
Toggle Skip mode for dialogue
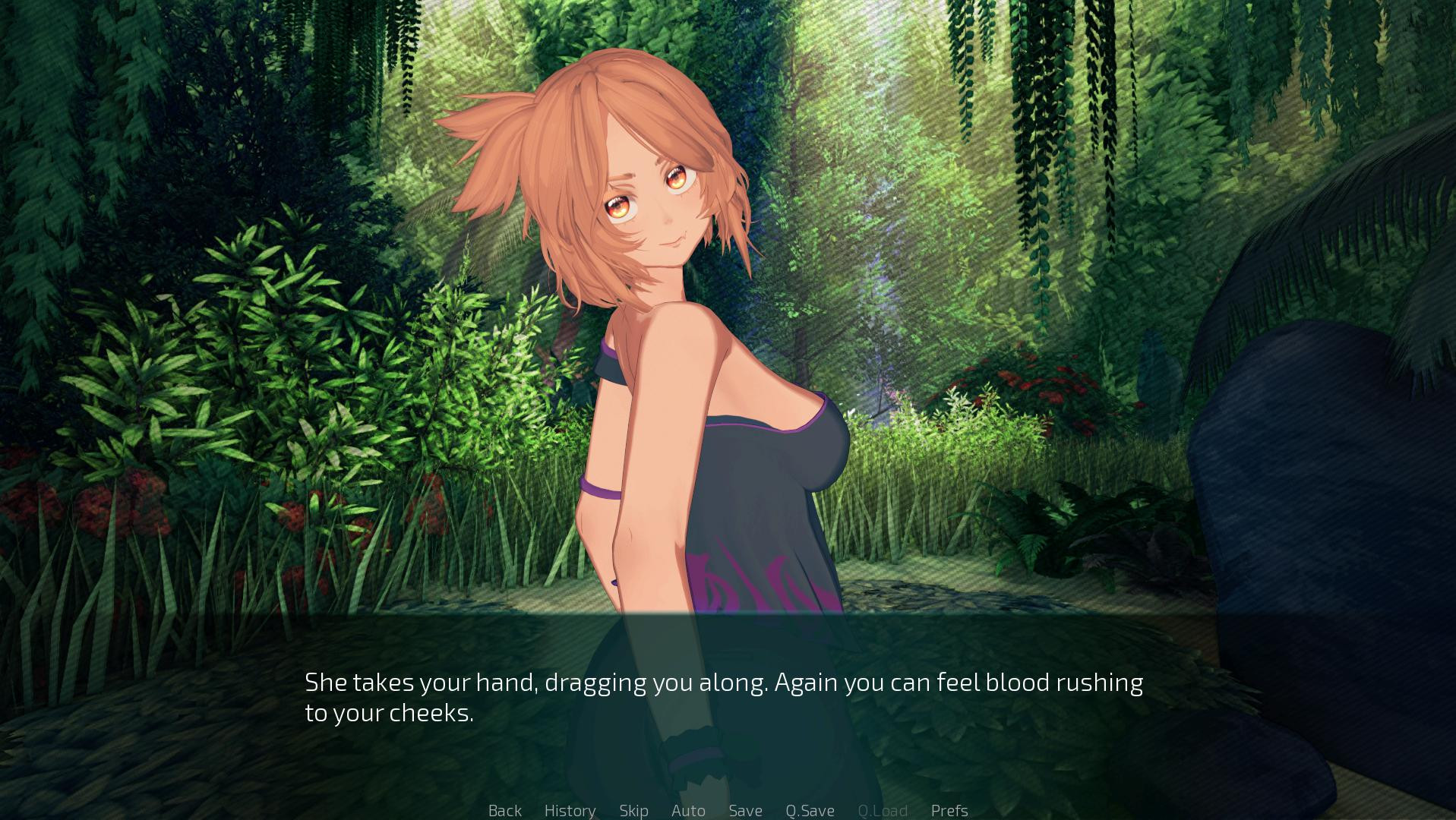(x=633, y=810)
